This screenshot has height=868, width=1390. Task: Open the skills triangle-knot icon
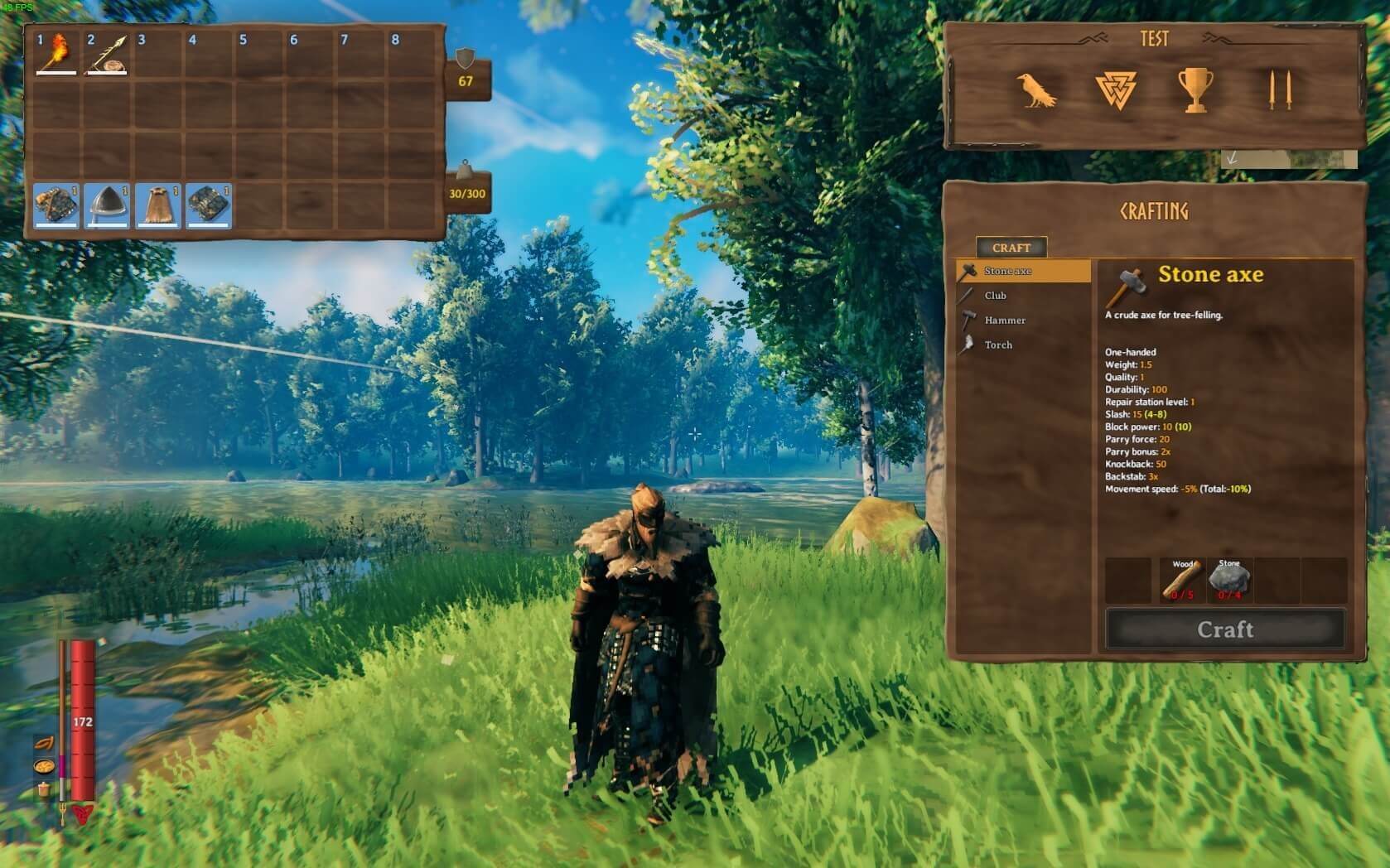pos(1115,90)
